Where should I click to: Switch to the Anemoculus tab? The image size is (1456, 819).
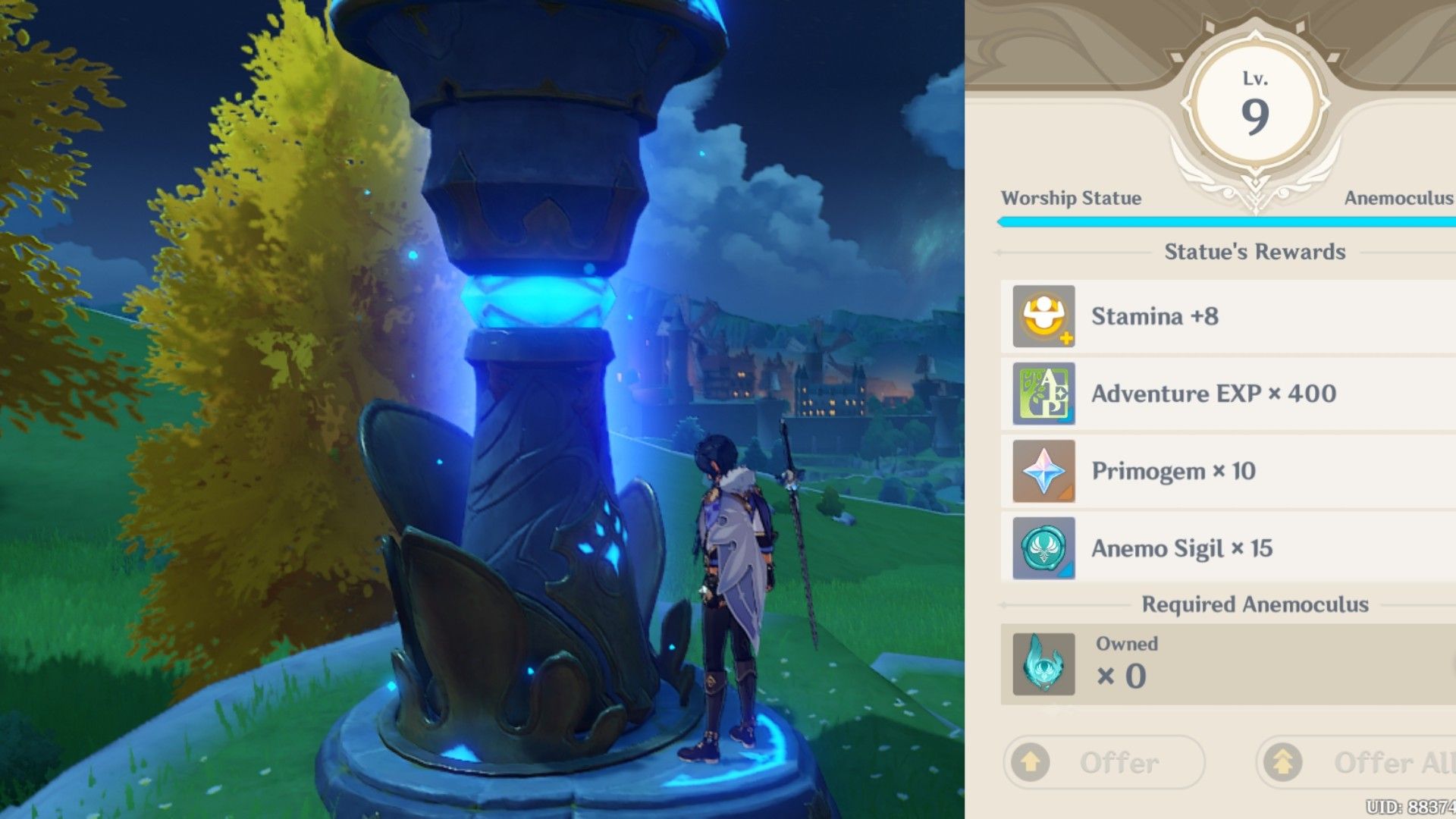click(1397, 199)
